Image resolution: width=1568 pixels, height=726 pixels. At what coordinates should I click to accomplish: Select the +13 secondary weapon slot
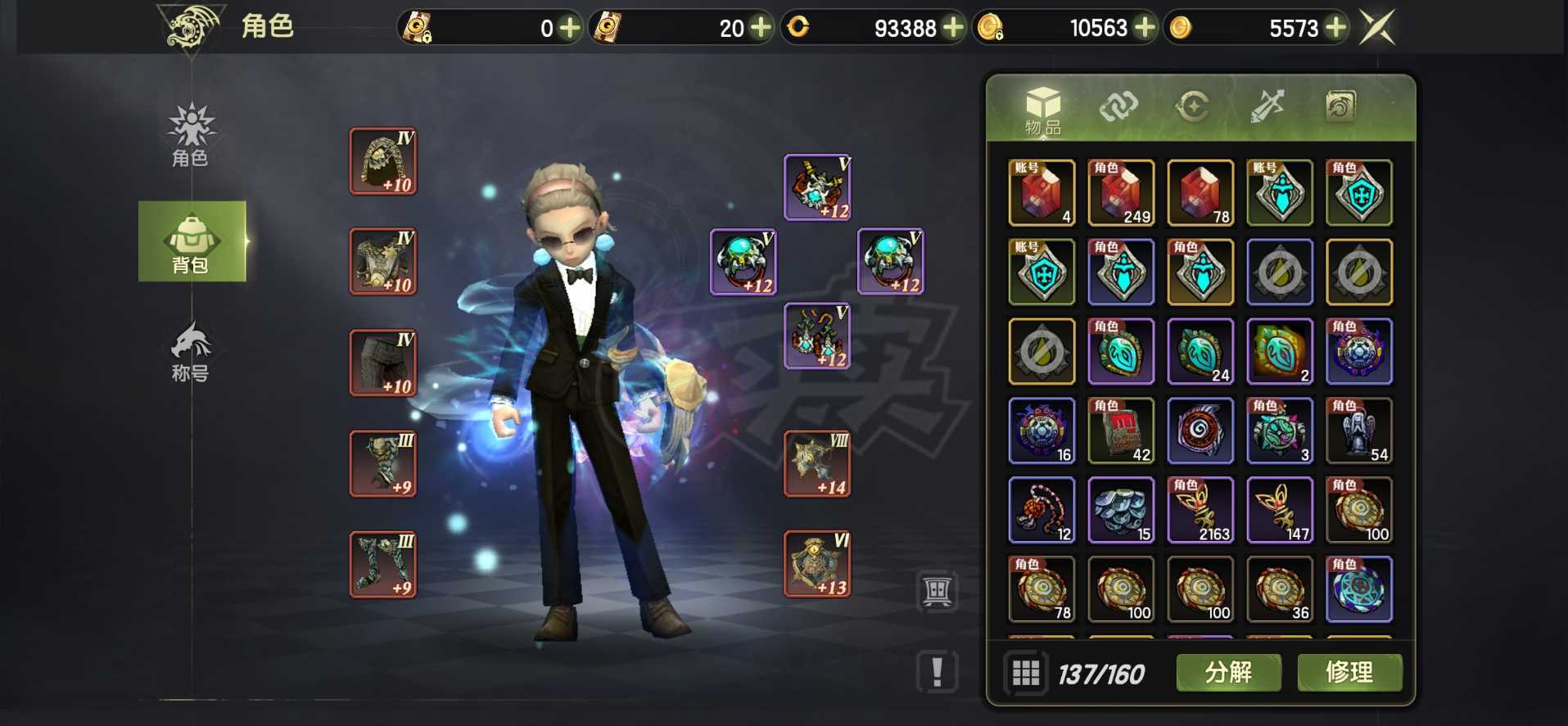817,564
